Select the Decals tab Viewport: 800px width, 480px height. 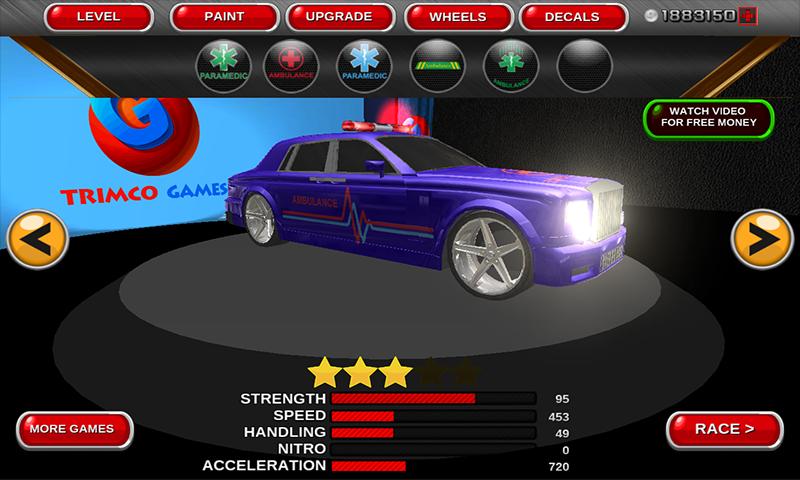click(x=572, y=17)
